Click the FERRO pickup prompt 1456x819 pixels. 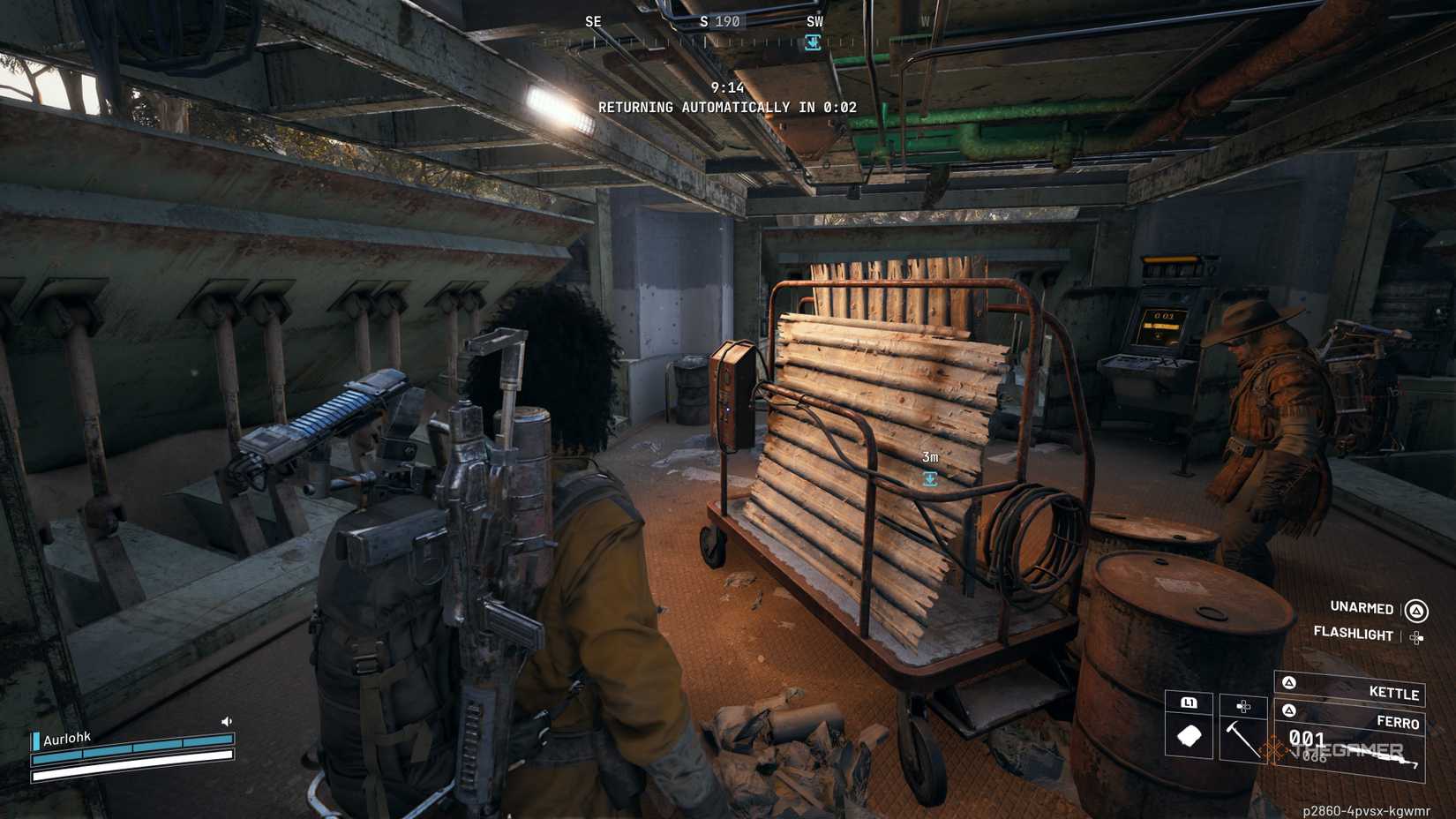coord(1397,723)
